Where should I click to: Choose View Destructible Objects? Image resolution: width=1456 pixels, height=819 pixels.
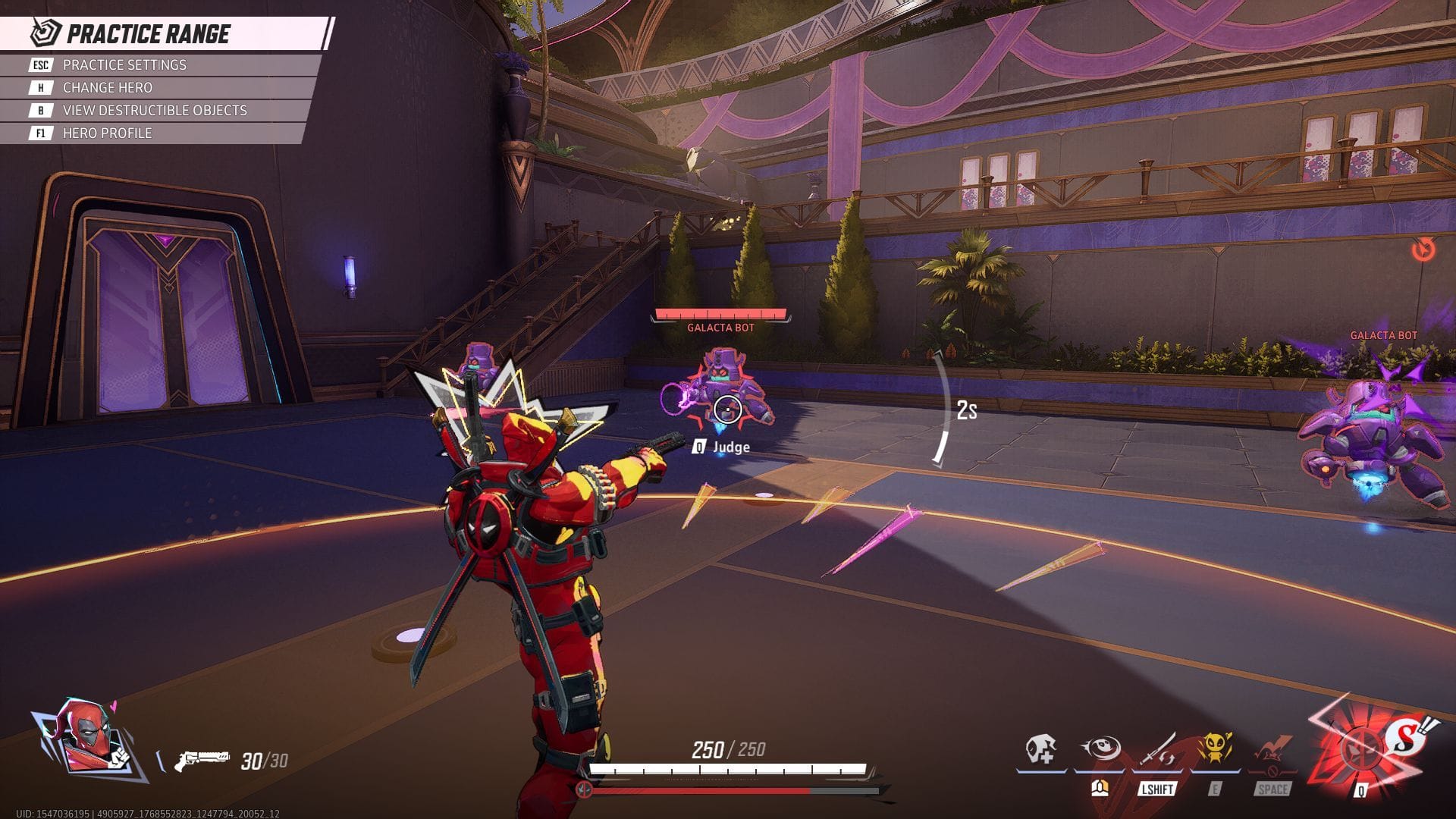[154, 111]
